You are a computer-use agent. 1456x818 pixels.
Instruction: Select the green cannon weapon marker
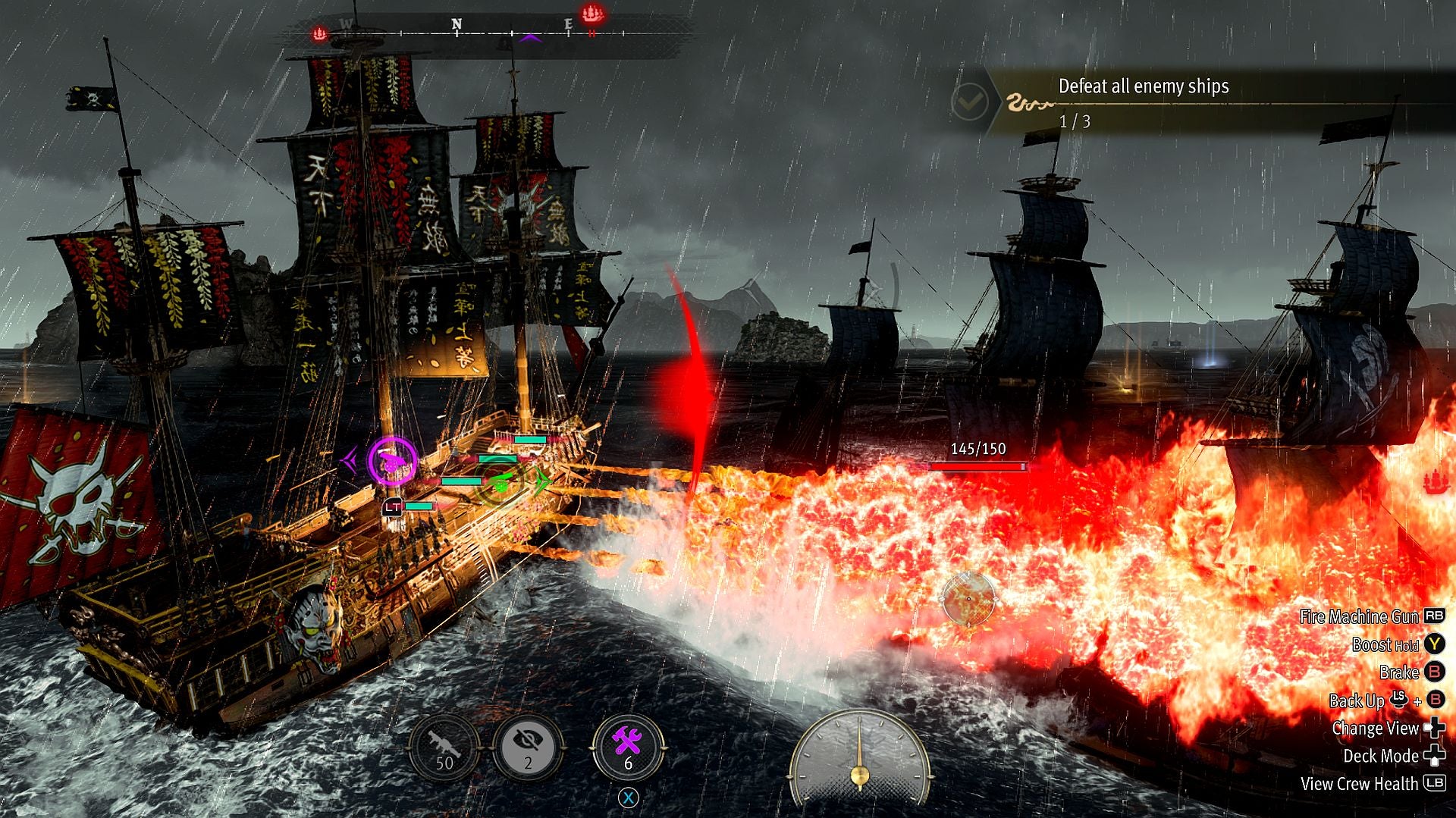500,480
